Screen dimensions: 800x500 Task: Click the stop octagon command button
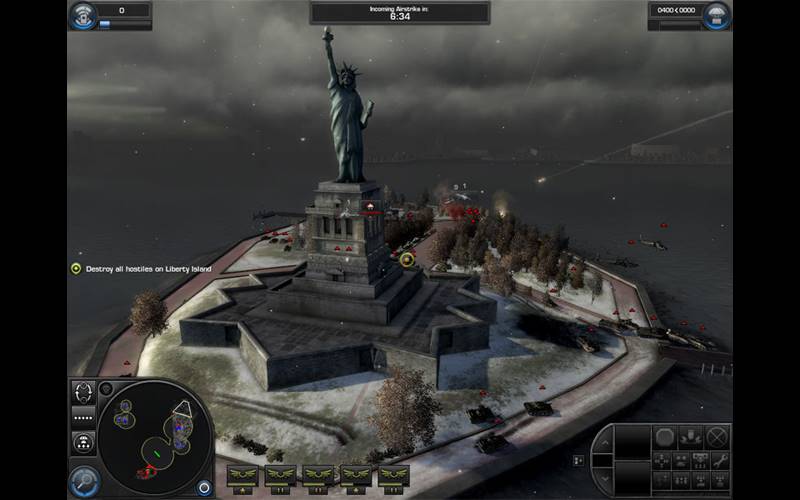point(664,437)
